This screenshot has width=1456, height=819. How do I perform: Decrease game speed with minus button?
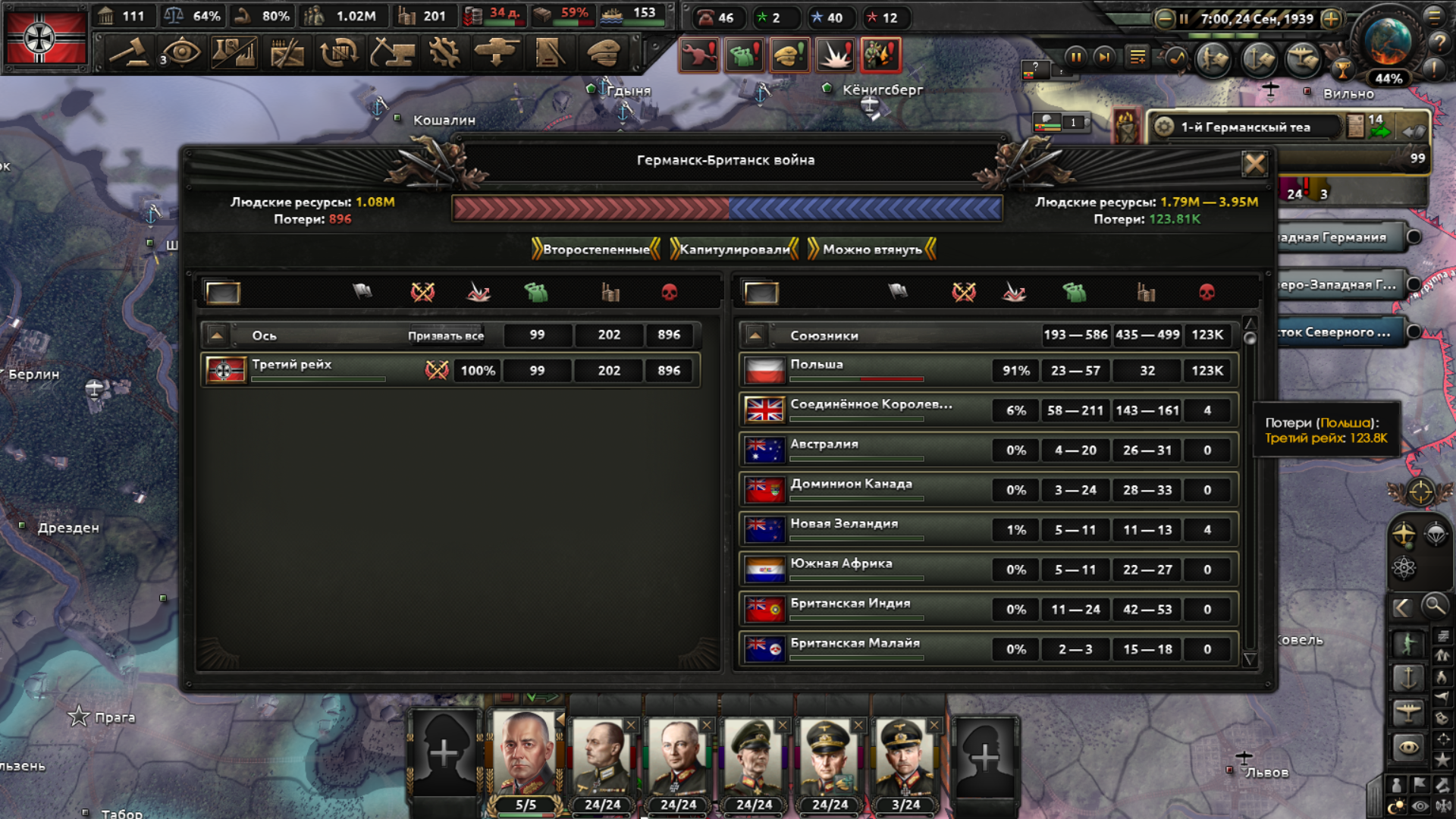[x=1165, y=19]
